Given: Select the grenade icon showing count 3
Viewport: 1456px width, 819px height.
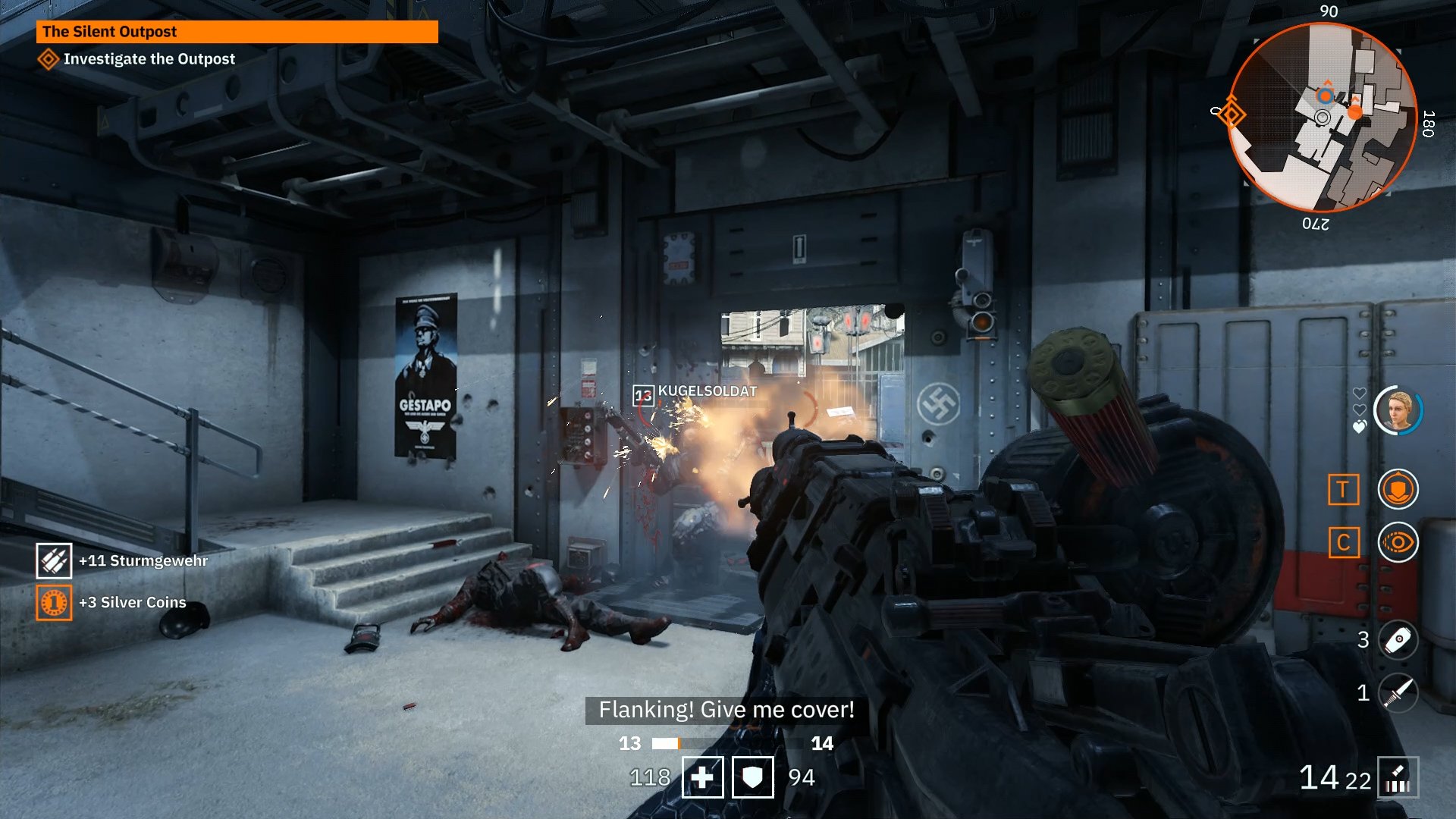Looking at the screenshot, I should [x=1398, y=641].
